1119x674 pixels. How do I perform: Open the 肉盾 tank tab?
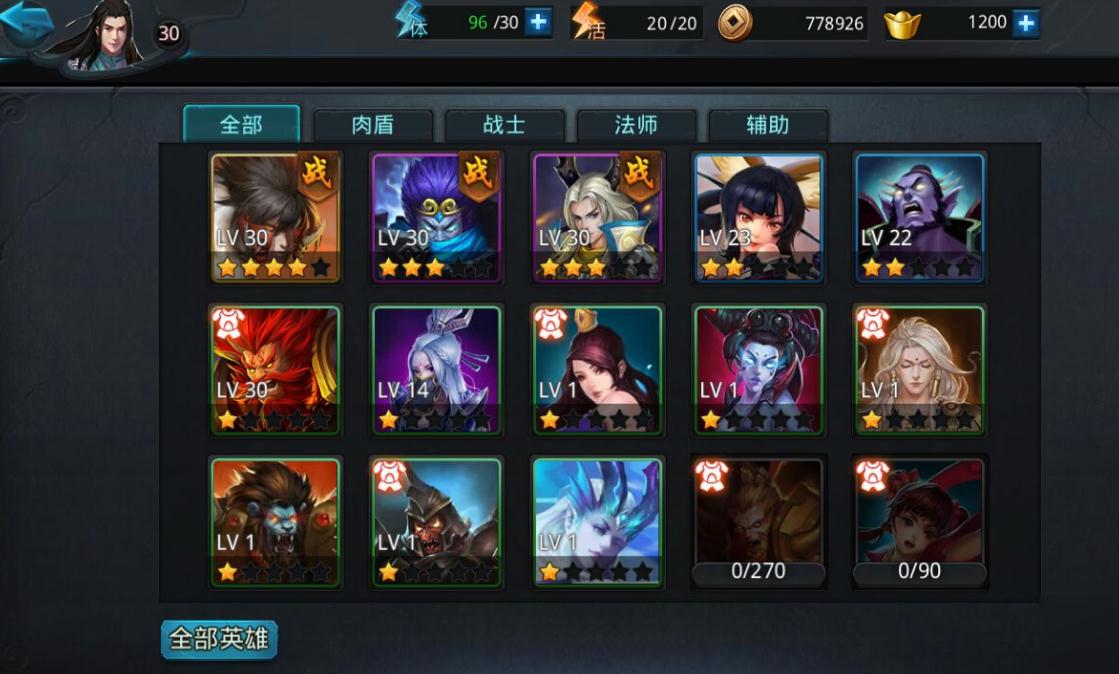point(373,125)
